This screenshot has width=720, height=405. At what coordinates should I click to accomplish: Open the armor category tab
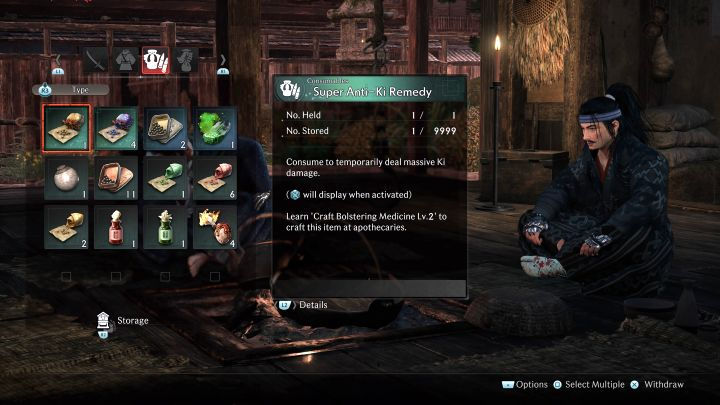pyautogui.click(x=125, y=61)
